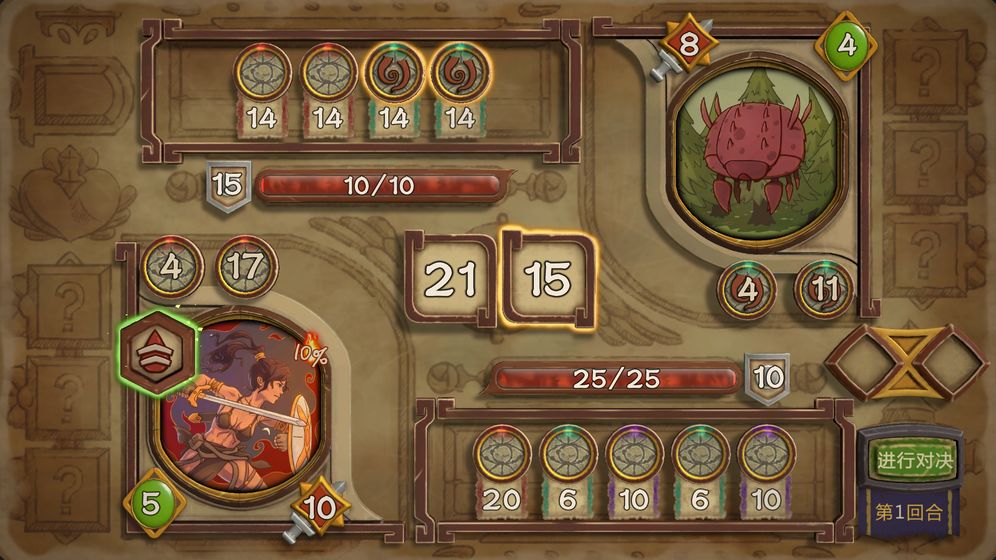The height and width of the screenshot is (560, 996).
Task: Select the 17 token above the warrior
Action: 246,267
